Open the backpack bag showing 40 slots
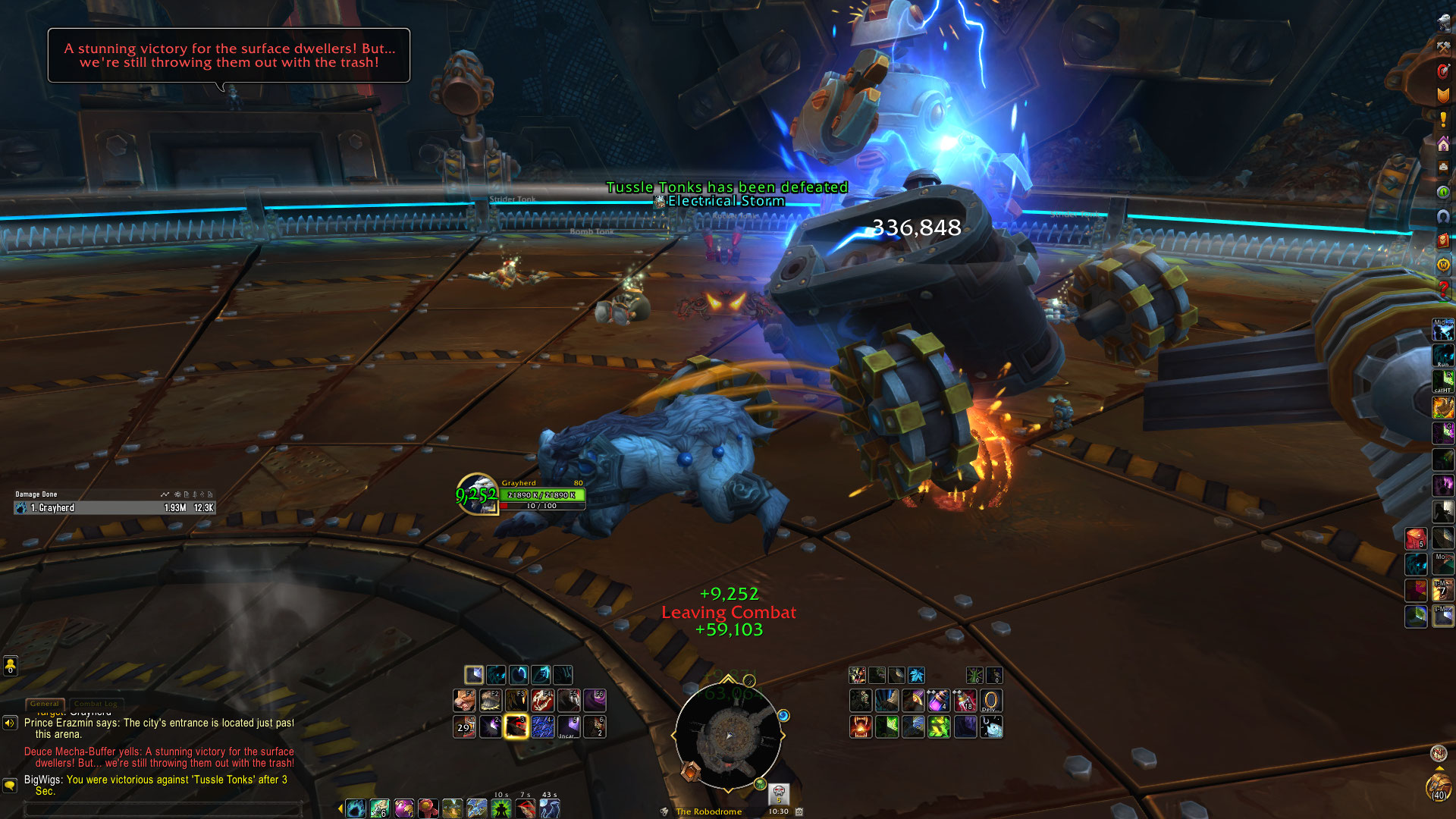The width and height of the screenshot is (1456, 819). point(1439,789)
